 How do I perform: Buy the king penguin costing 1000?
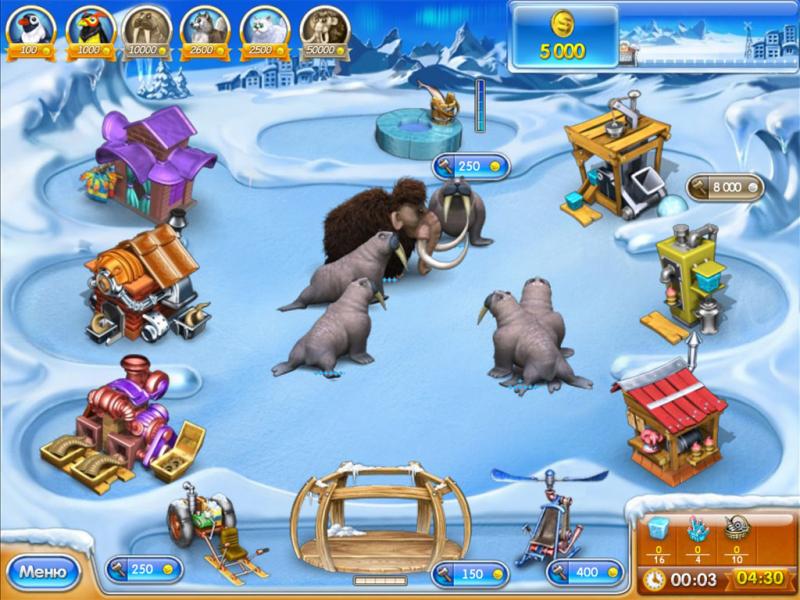click(x=91, y=29)
